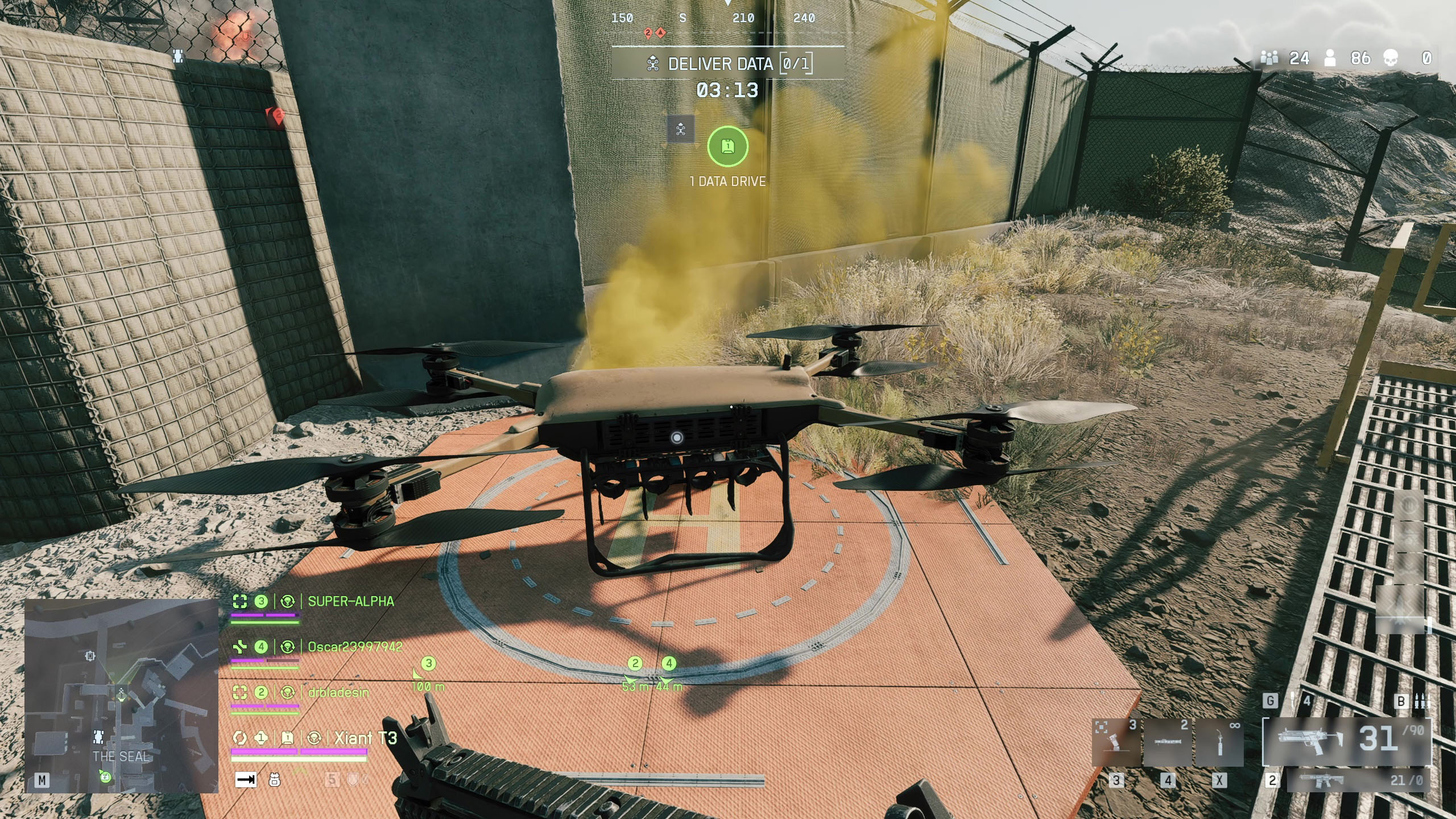Select squadmate drbladesin in the squad list
The width and height of the screenshot is (1456, 819).
click(338, 692)
